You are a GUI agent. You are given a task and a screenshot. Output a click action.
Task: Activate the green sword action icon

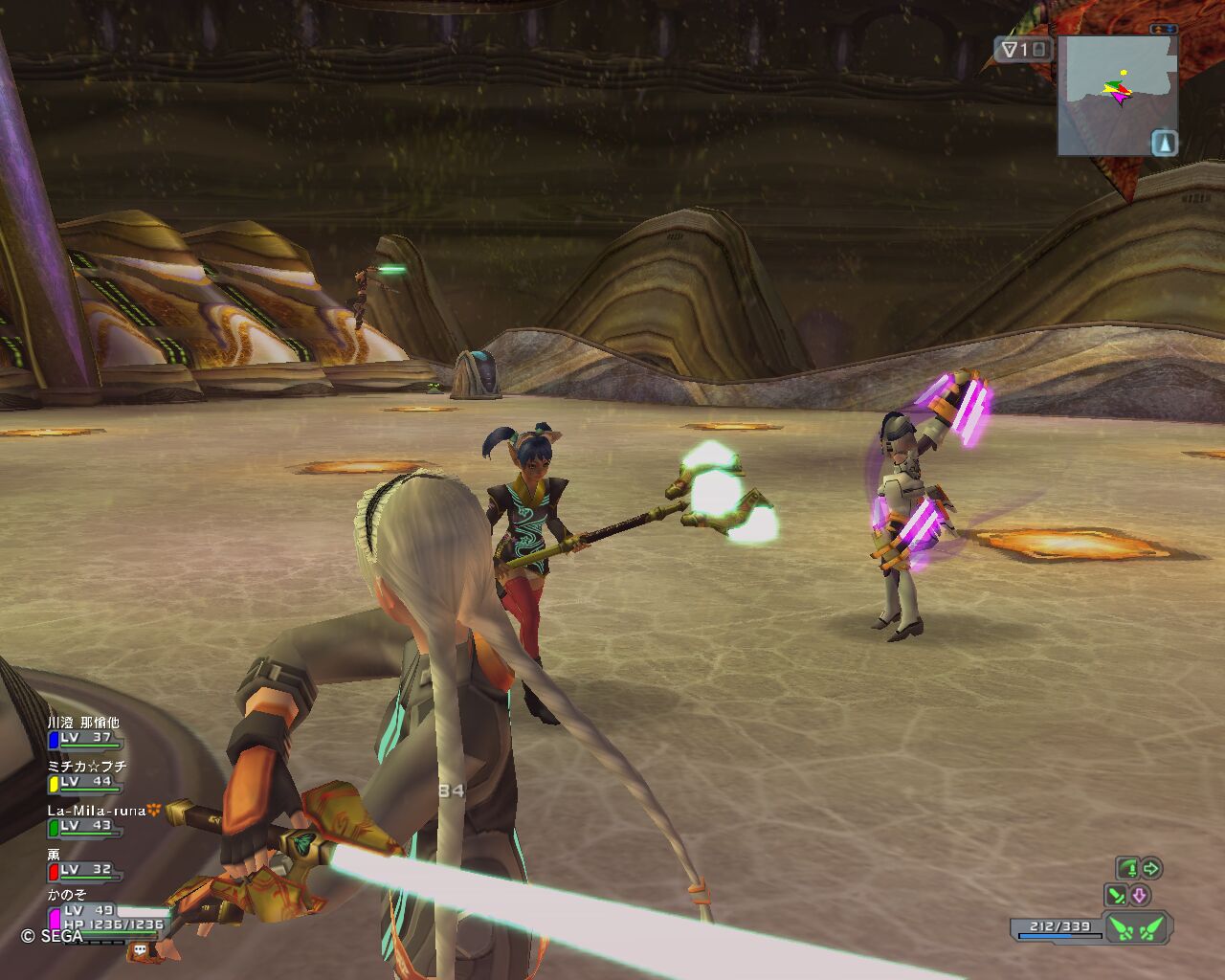pos(1128,869)
